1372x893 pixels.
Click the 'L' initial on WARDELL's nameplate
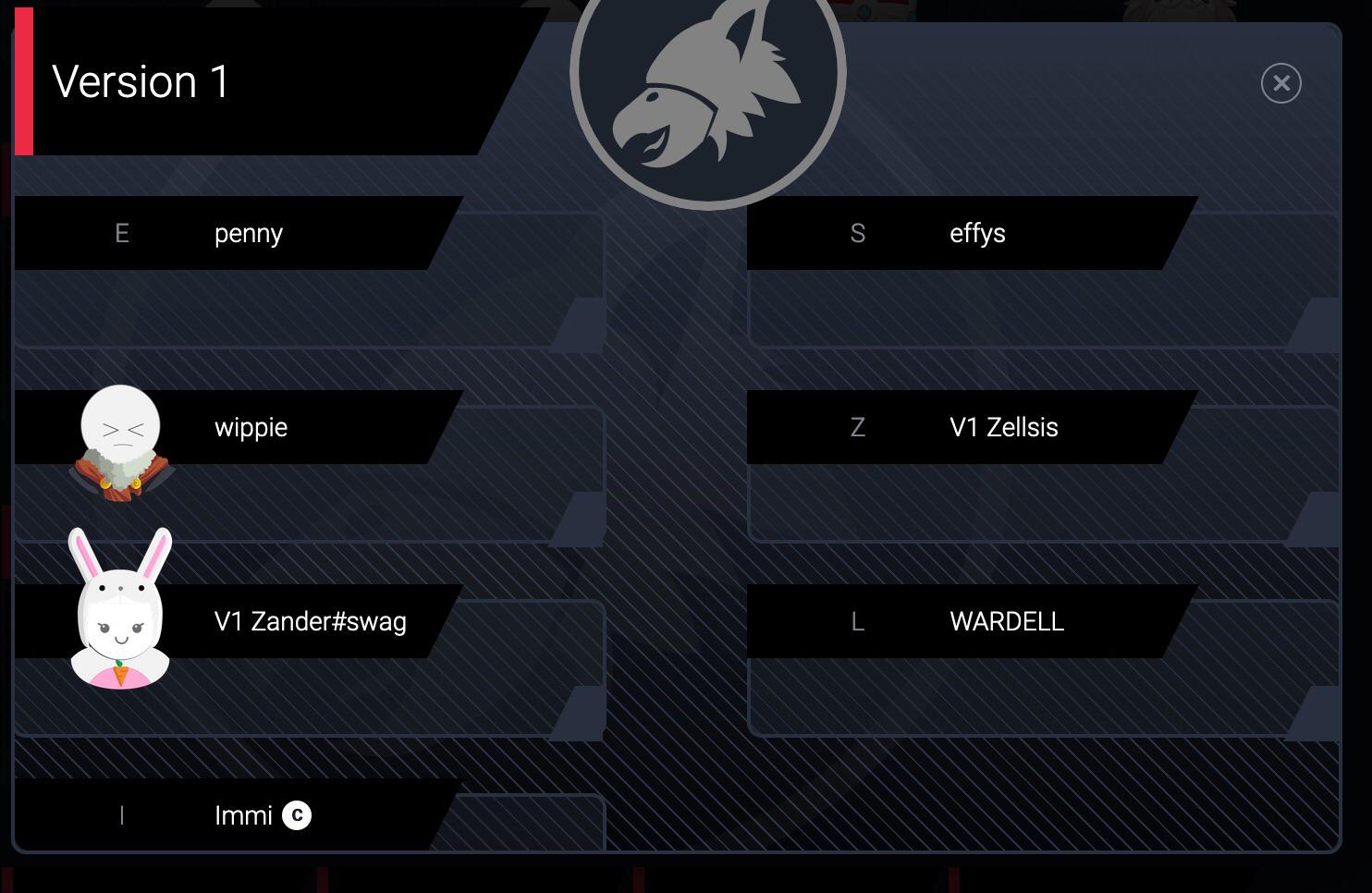point(858,621)
